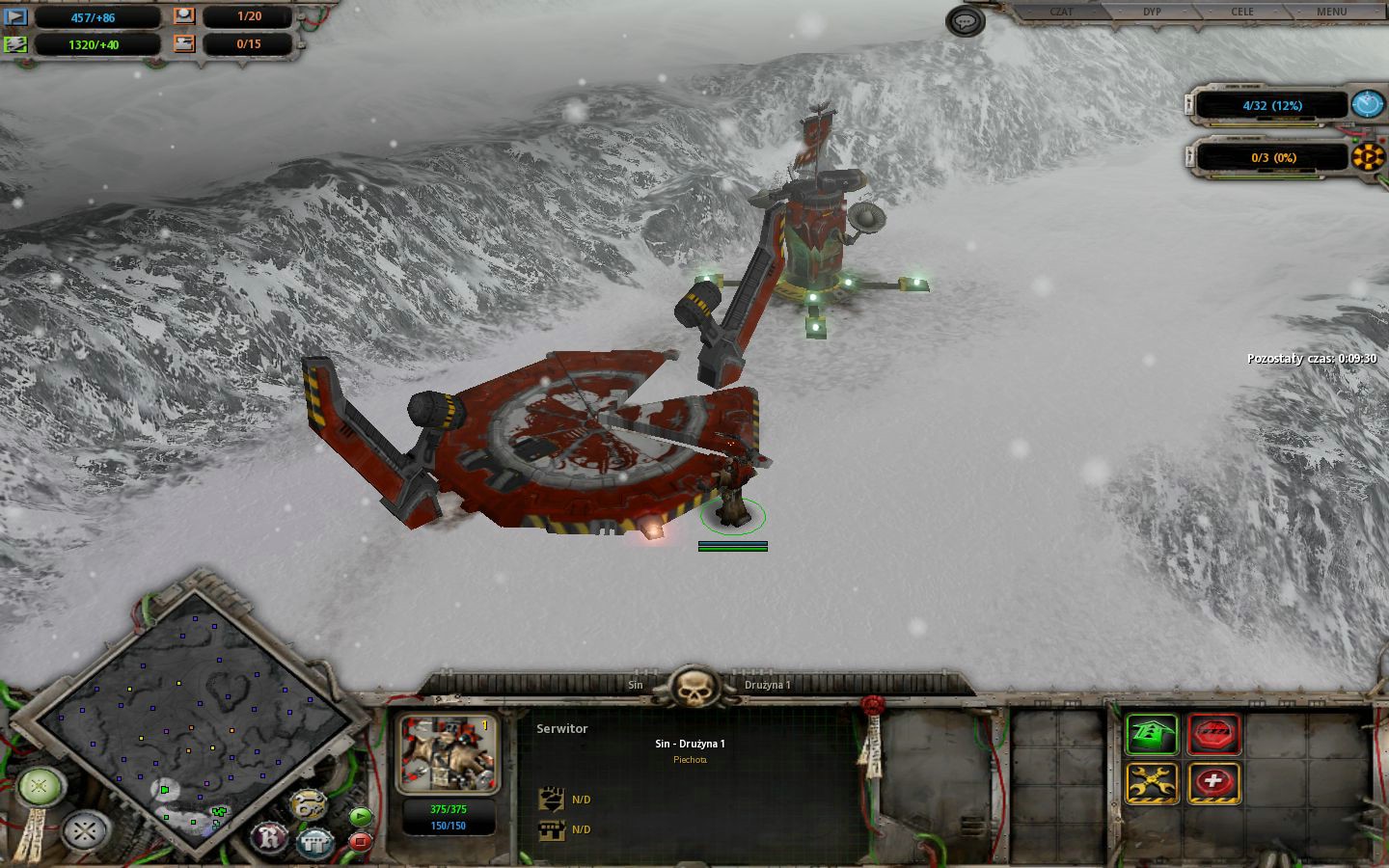
Task: Click the grey crossed round minimap button
Action: (x=84, y=828)
